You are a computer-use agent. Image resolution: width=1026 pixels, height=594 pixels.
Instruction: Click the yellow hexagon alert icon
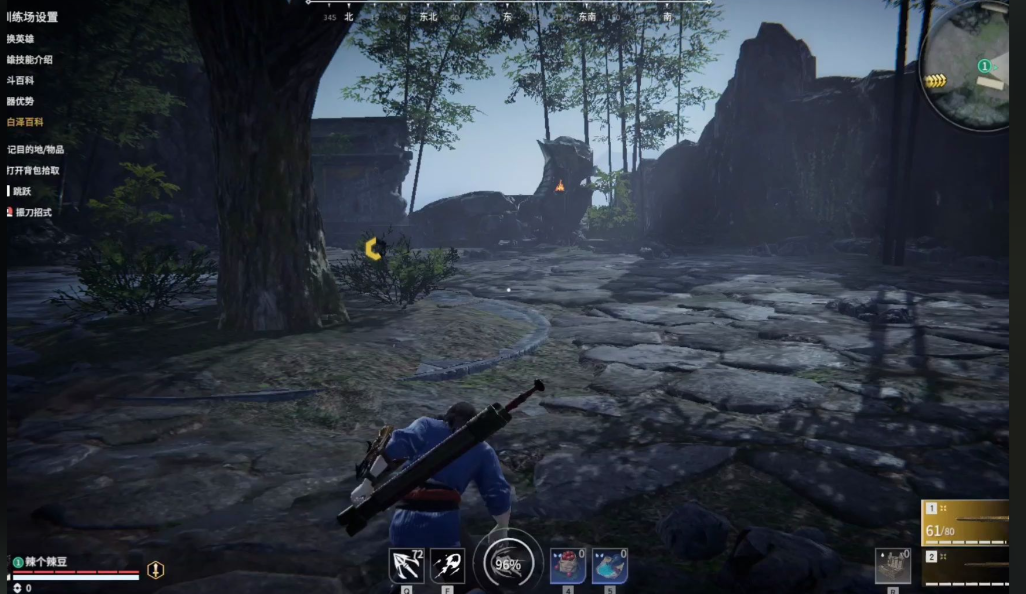(x=156, y=570)
